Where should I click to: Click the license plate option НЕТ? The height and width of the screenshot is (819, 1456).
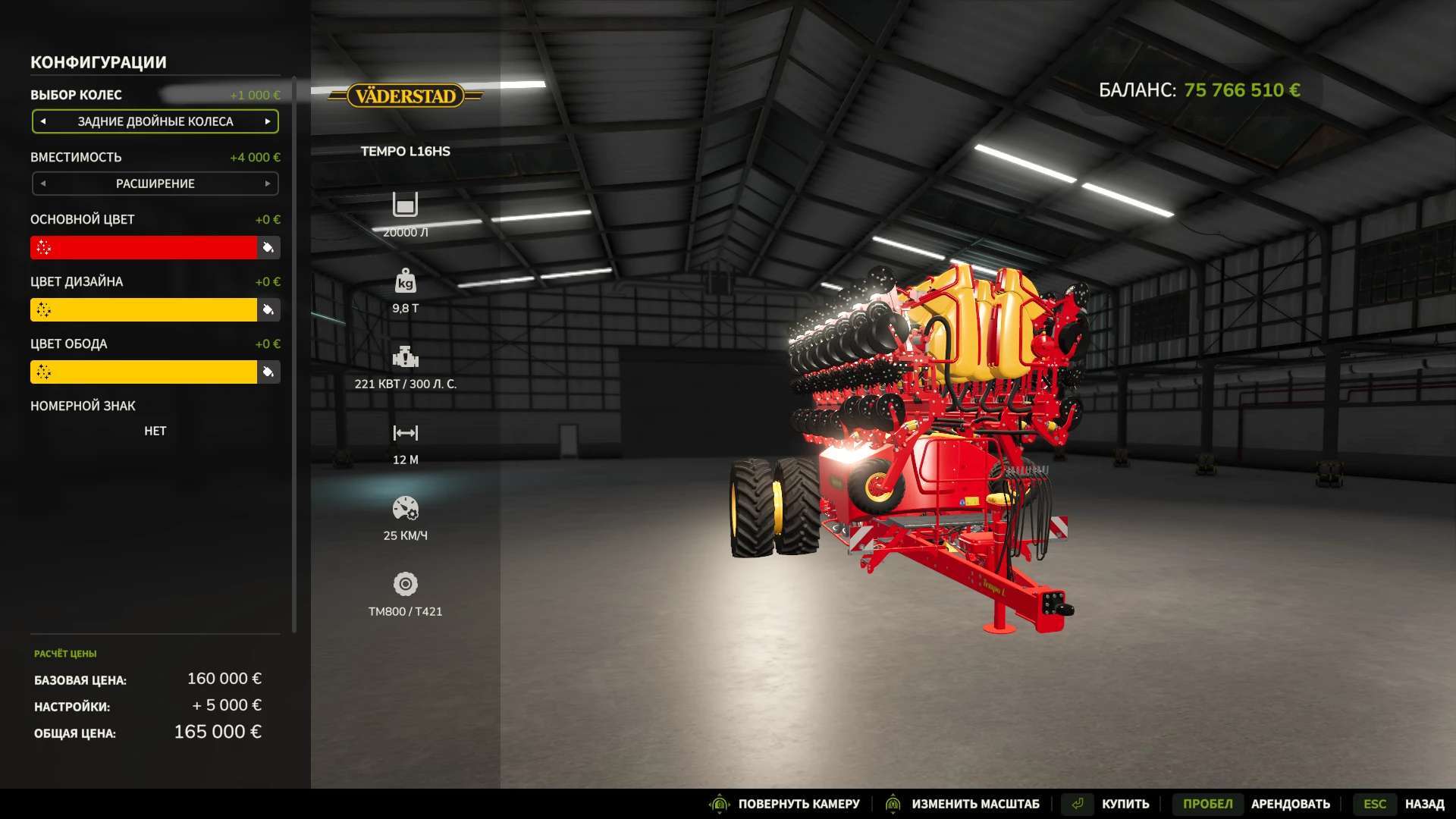click(x=155, y=431)
